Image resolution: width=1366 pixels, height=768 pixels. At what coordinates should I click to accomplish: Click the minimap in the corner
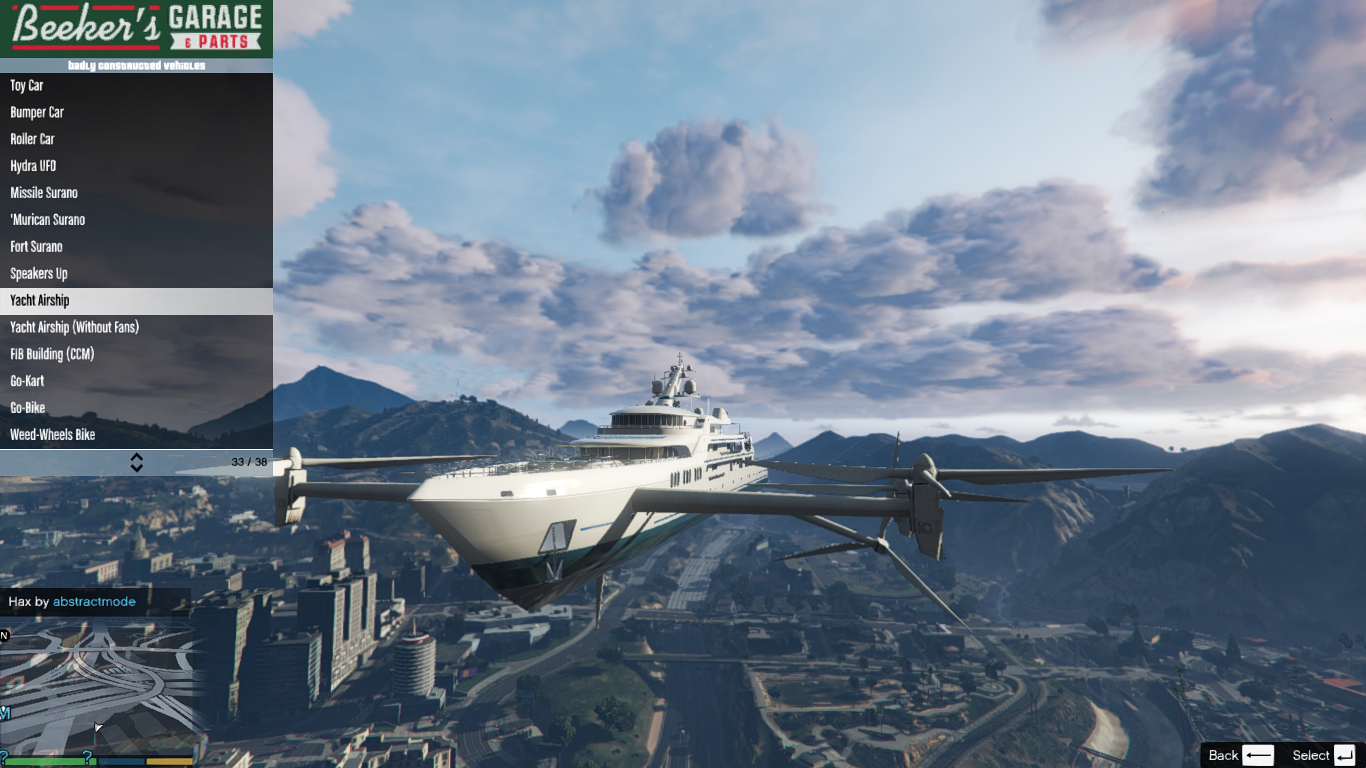(x=100, y=685)
